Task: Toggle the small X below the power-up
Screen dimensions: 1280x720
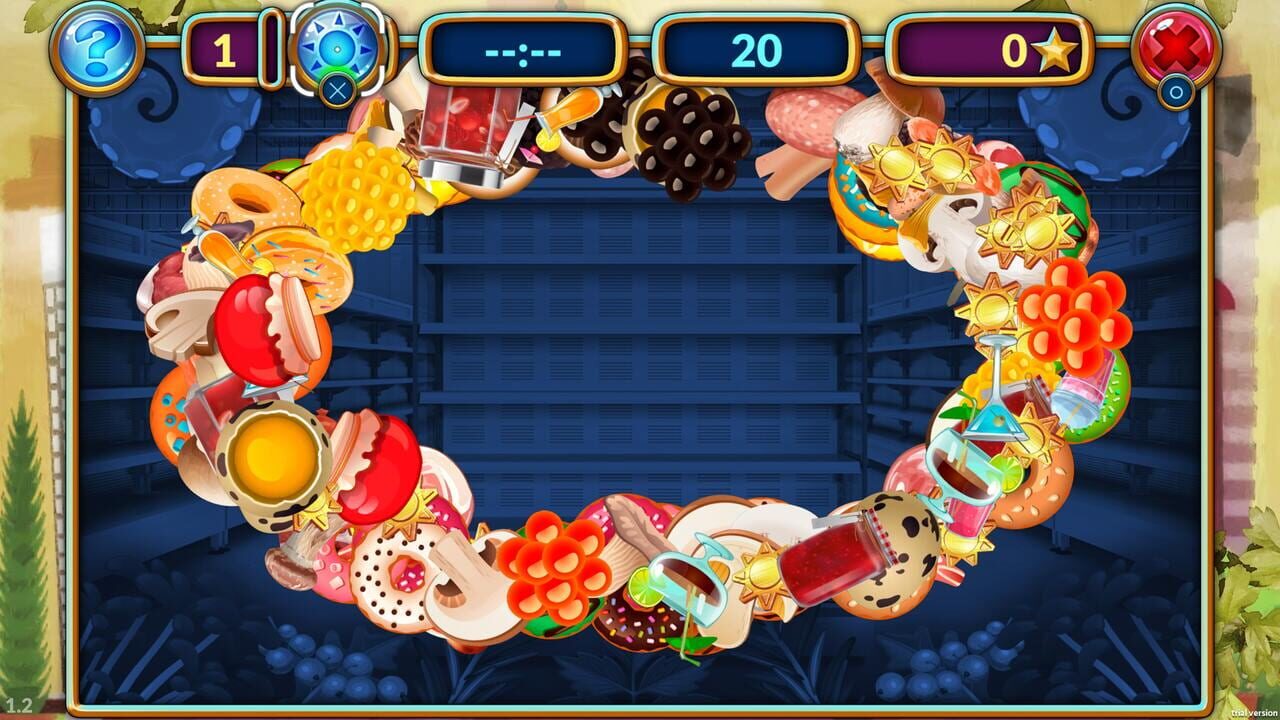Action: (x=339, y=89)
